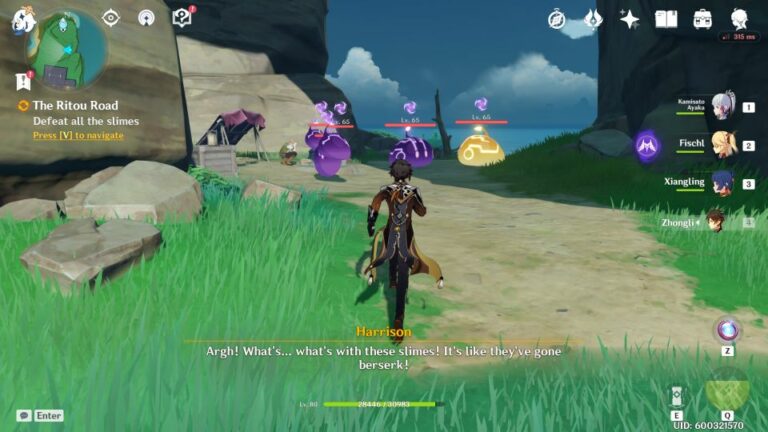
Task: Open the winged battle pass icon
Action: (592, 19)
